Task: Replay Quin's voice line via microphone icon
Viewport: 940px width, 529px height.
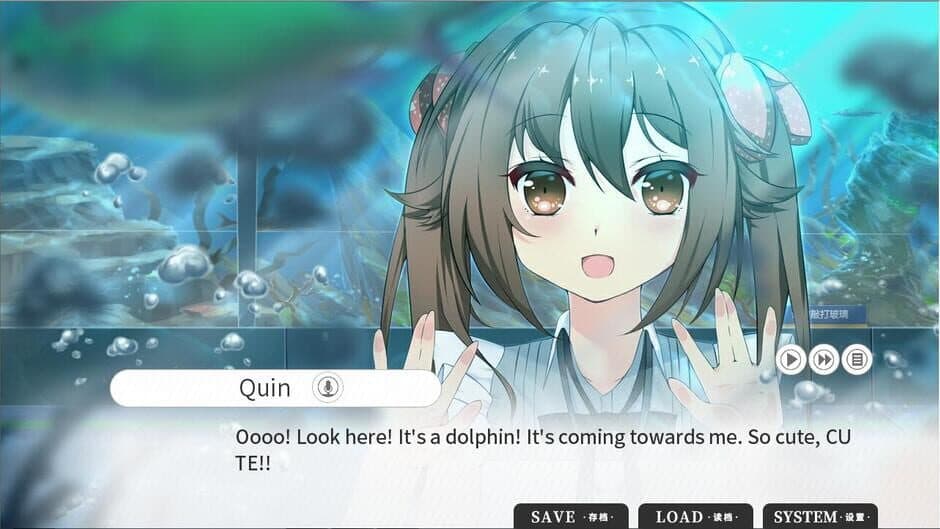Action: [327, 388]
